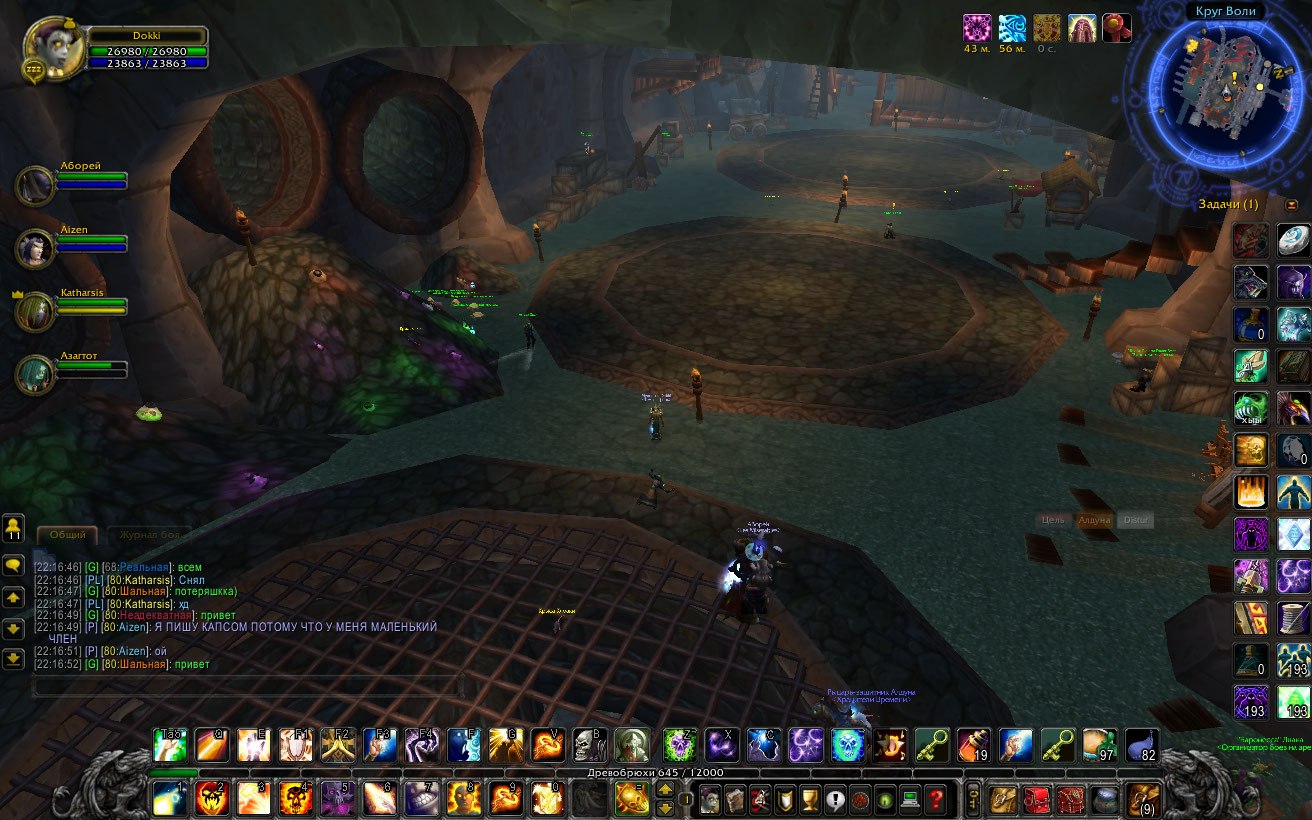Select party leader Katharsis's frame
The height and width of the screenshot is (820, 1312).
[x=36, y=311]
